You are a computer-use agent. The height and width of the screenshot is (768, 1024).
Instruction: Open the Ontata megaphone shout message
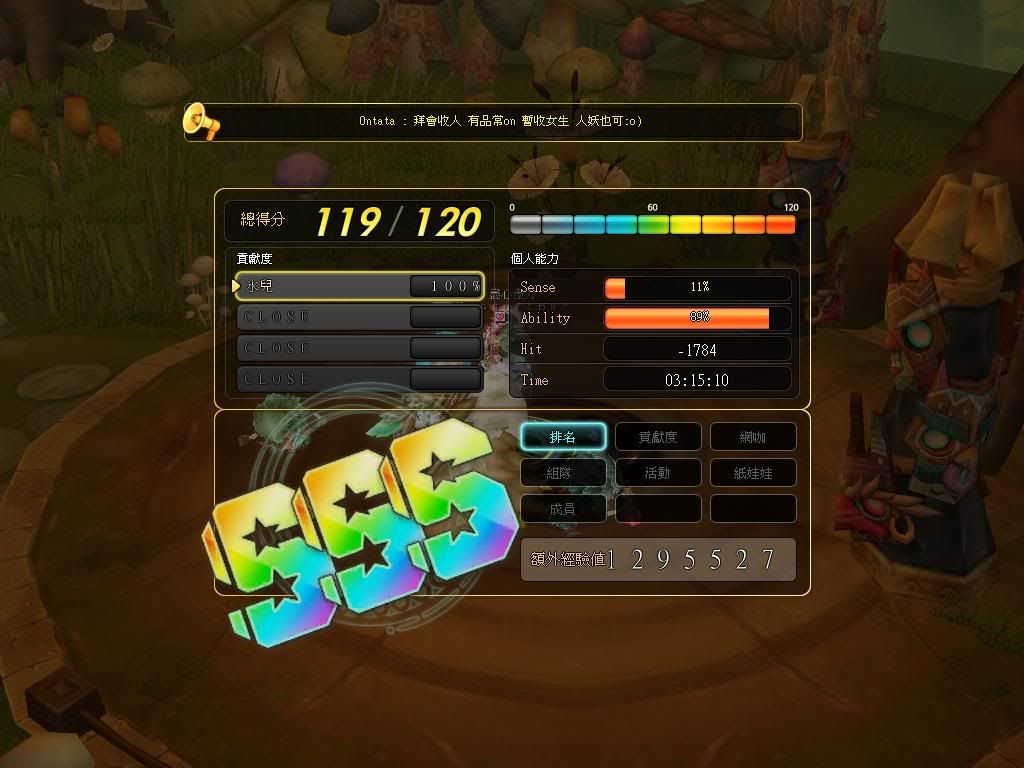coord(500,122)
